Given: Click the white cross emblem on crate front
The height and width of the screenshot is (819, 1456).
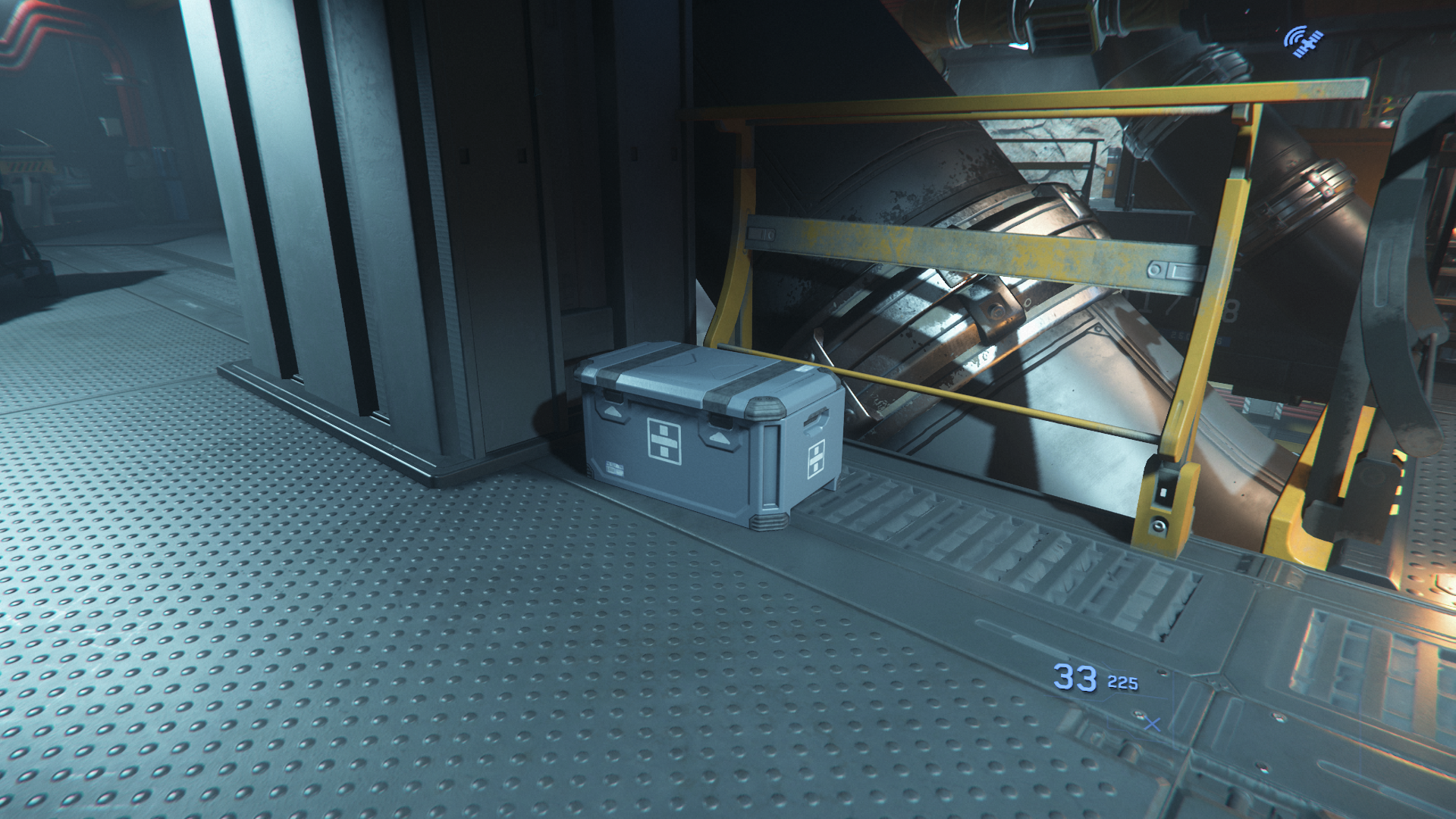Looking at the screenshot, I should tap(664, 440).
